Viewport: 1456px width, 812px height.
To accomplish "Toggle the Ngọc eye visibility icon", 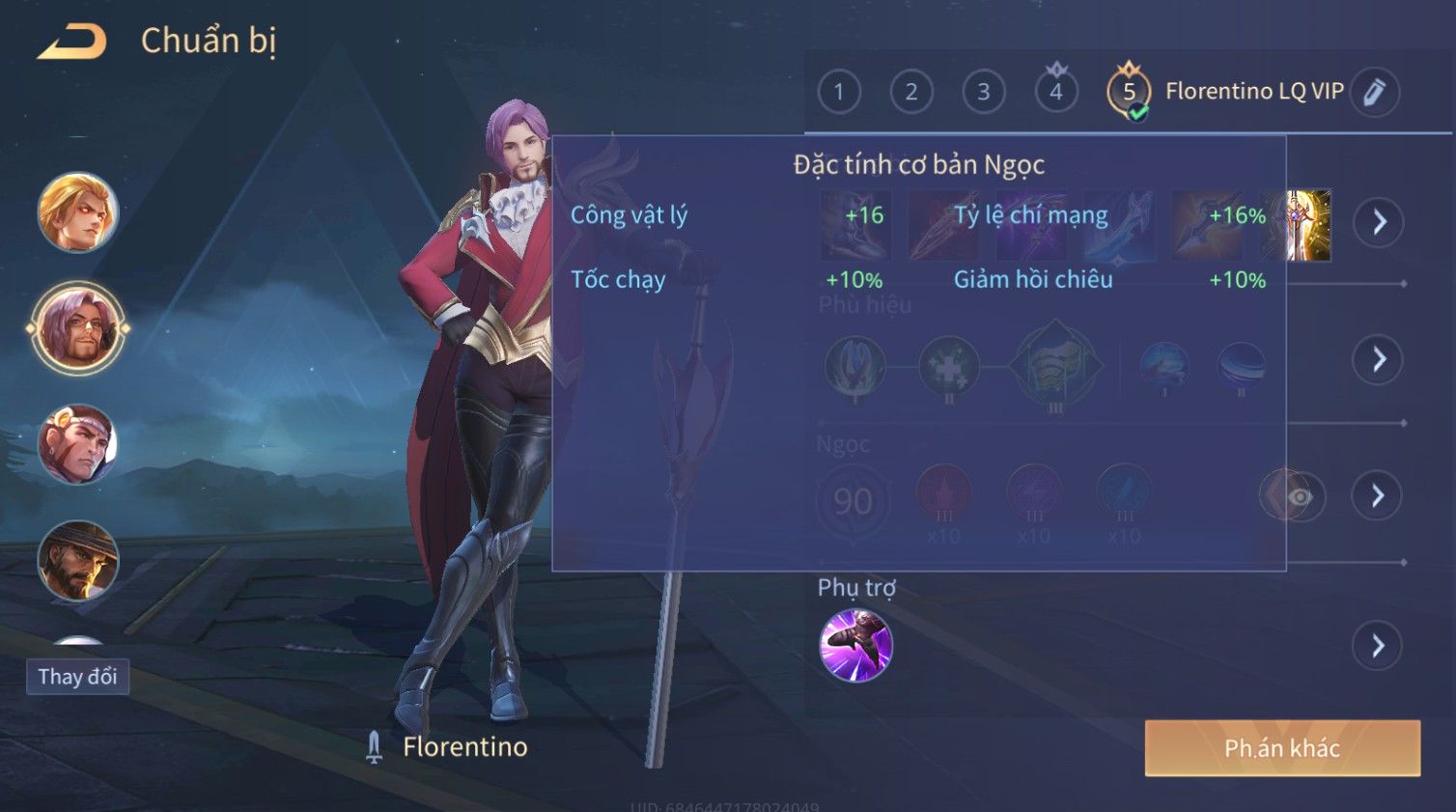I will click(1299, 496).
